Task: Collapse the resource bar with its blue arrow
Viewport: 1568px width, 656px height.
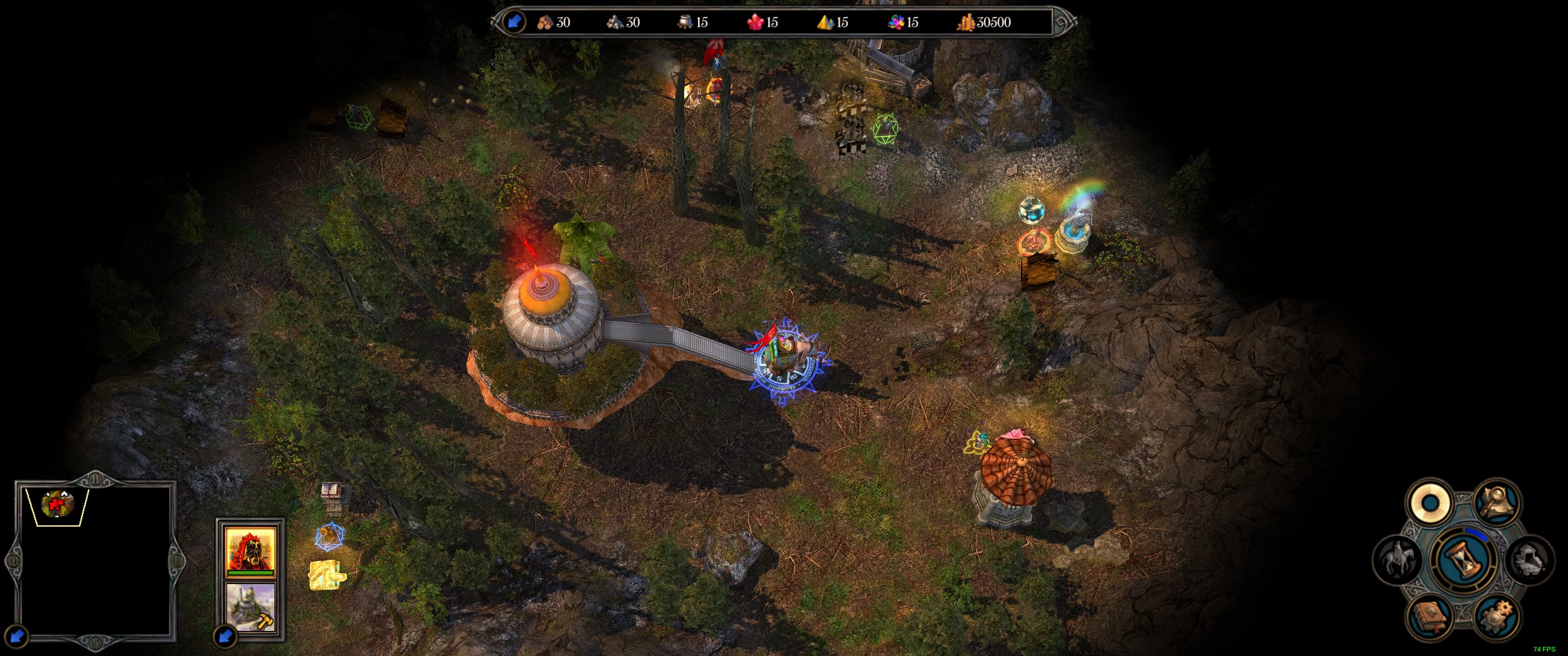Action: (514, 22)
